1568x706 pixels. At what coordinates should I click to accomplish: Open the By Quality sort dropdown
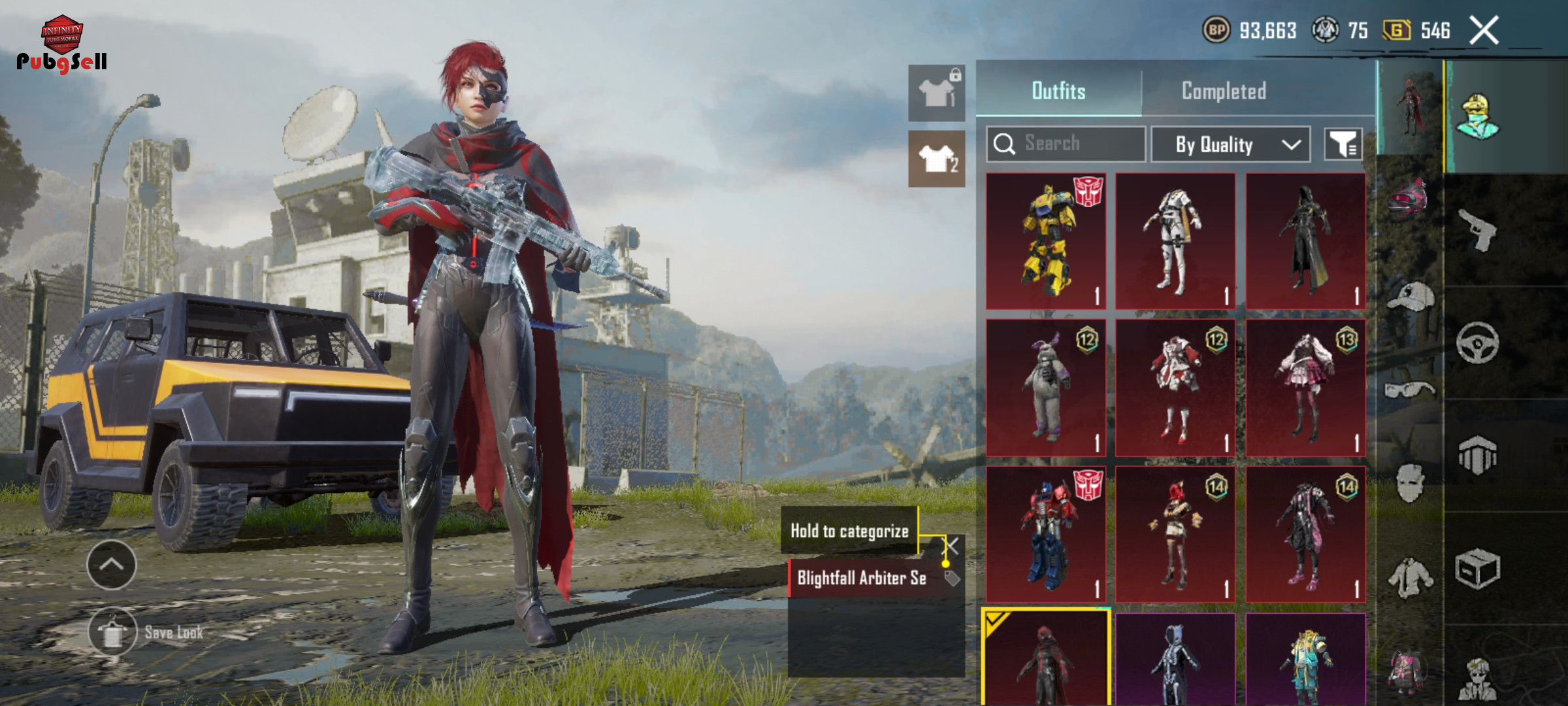[1230, 144]
